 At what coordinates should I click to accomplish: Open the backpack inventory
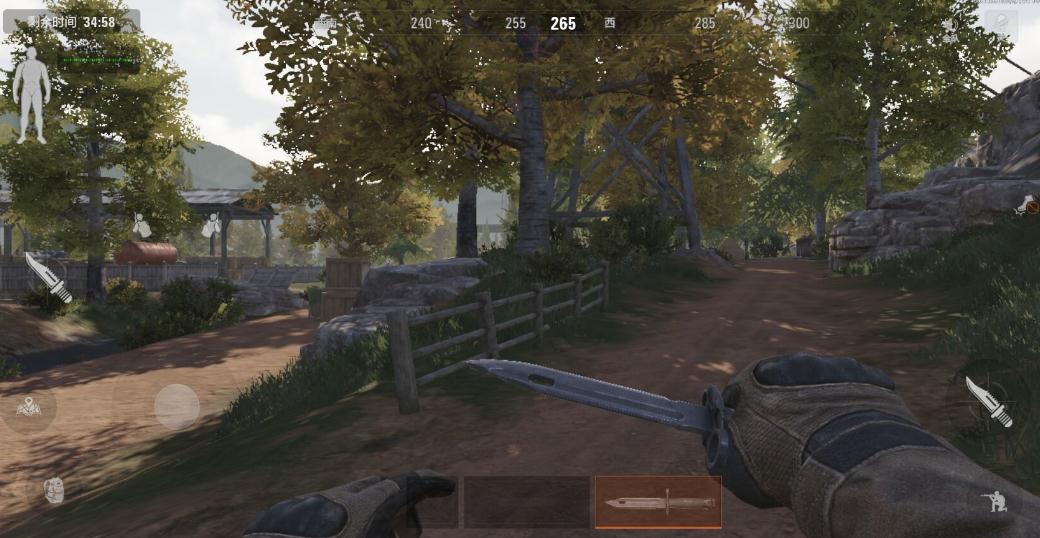(53, 490)
